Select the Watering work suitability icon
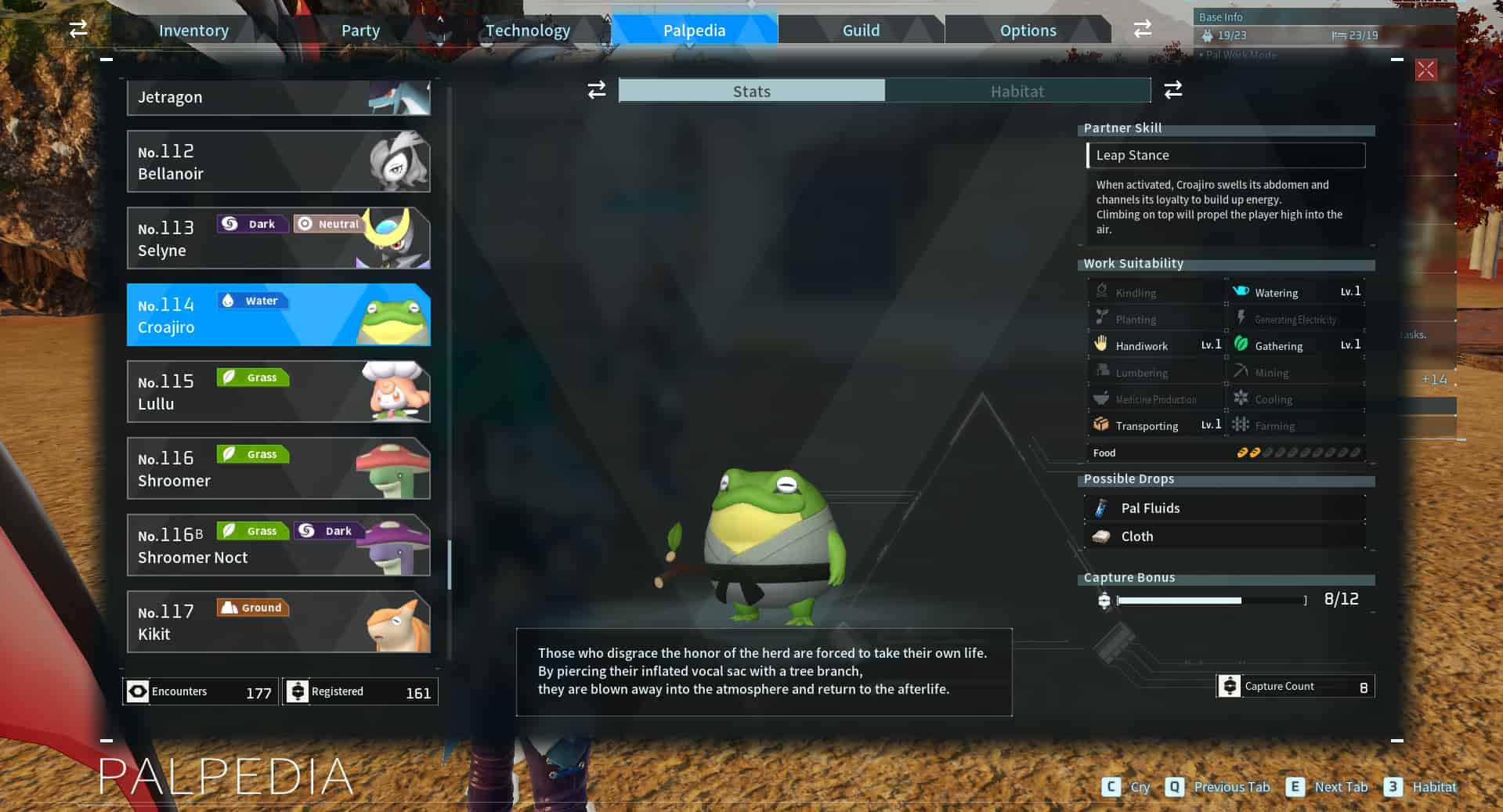 (x=1241, y=291)
